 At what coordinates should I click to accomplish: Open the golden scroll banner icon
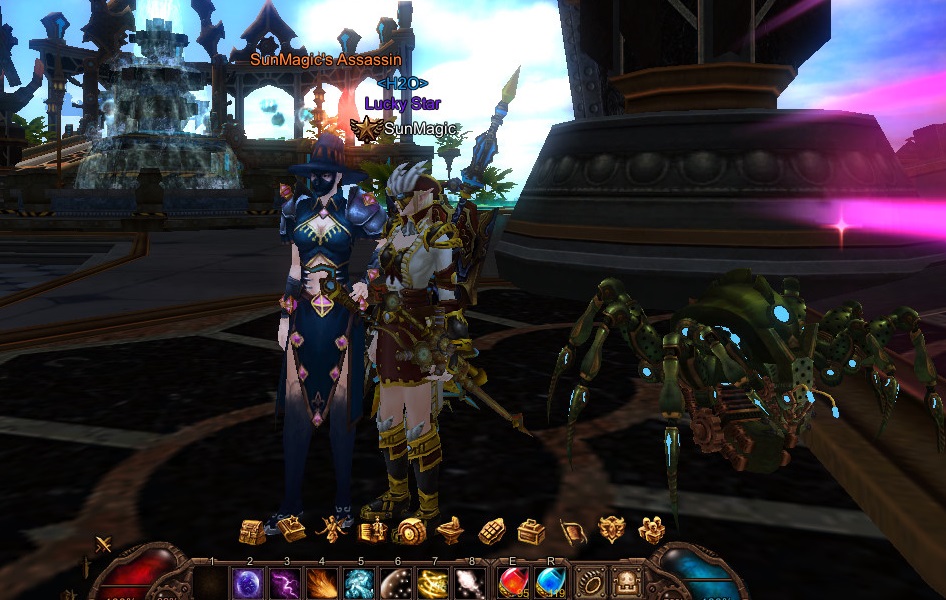[572, 530]
